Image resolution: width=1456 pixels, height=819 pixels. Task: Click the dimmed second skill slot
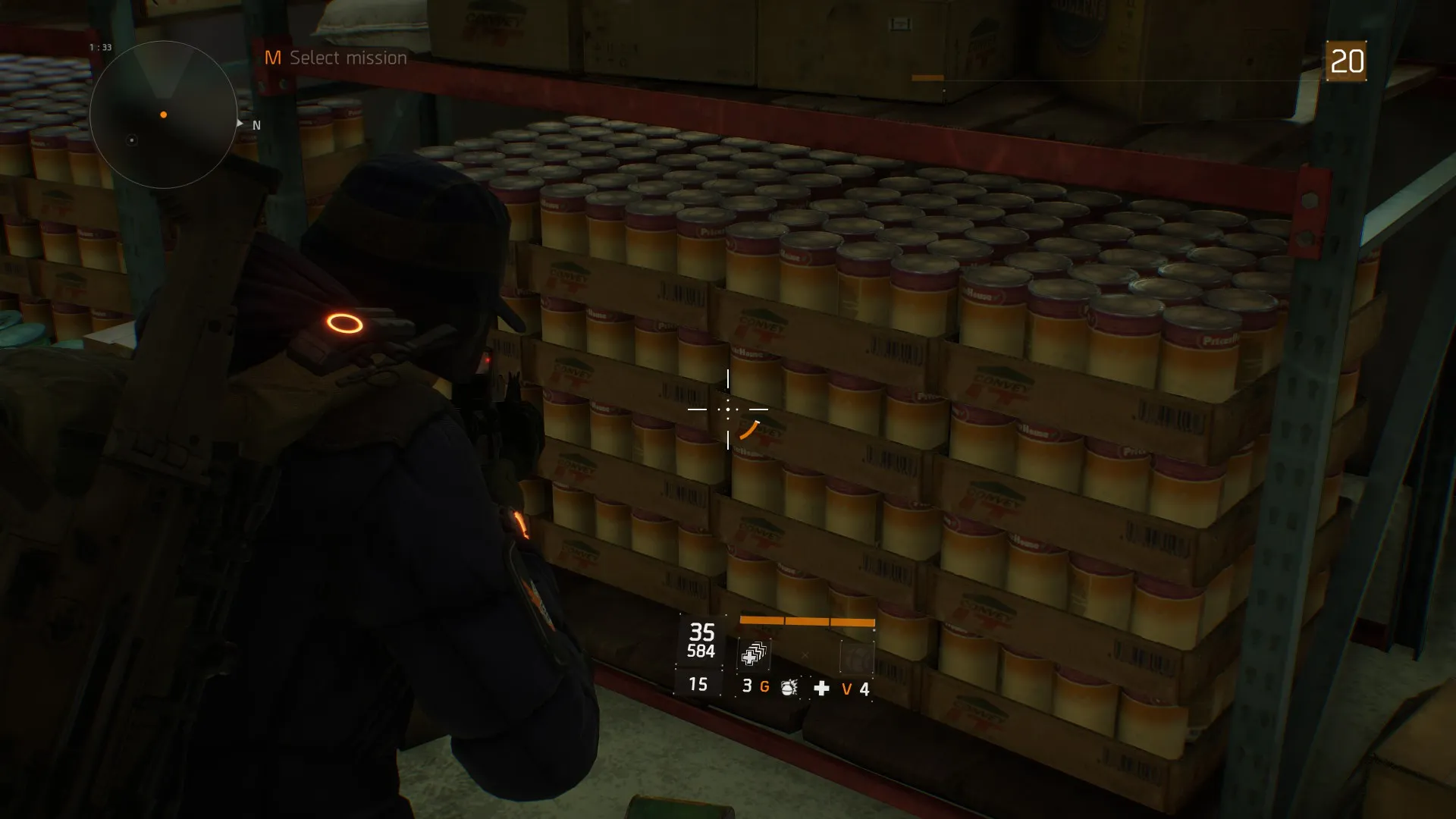(x=857, y=657)
